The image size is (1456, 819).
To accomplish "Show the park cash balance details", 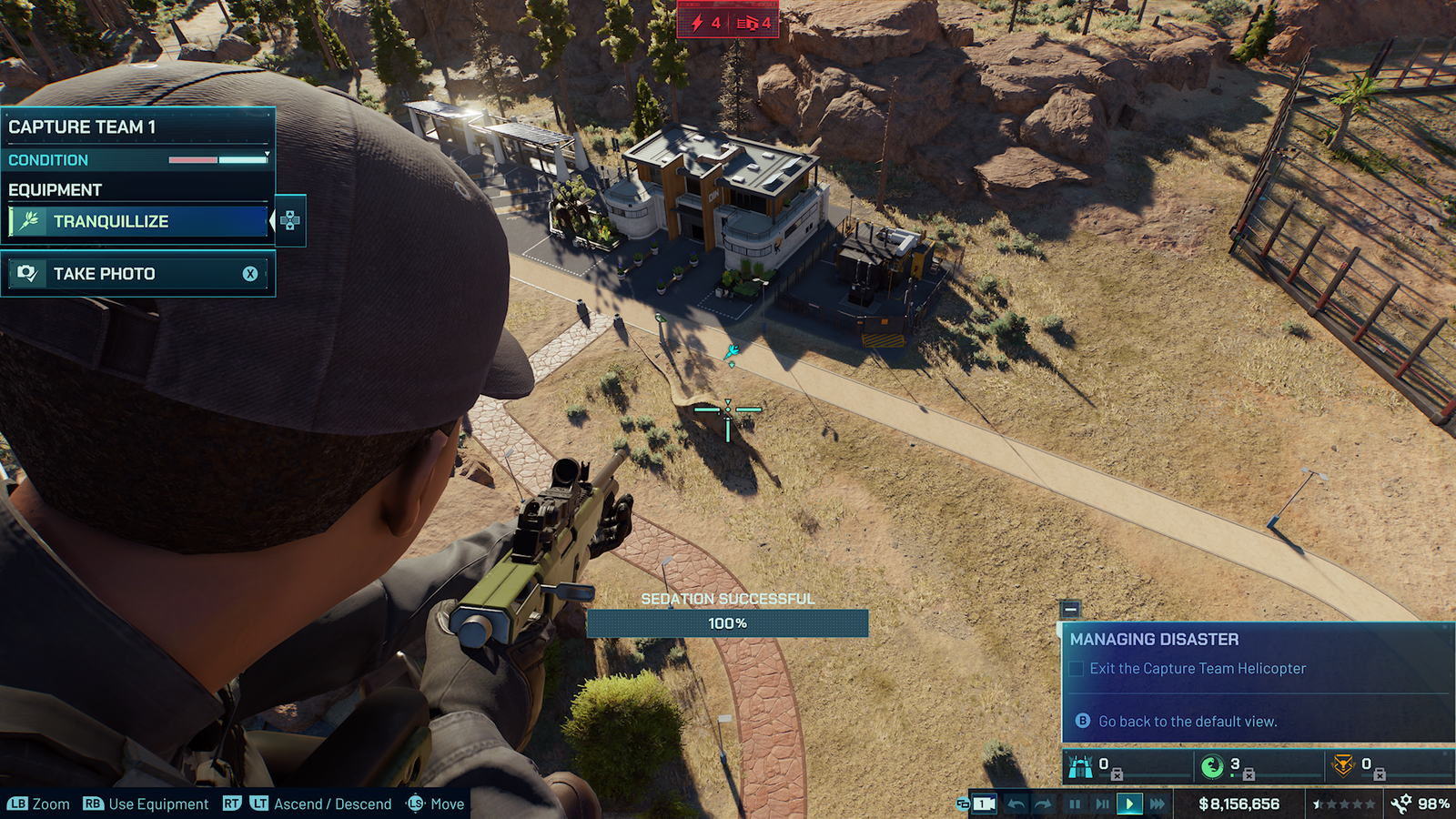I will tap(1239, 804).
